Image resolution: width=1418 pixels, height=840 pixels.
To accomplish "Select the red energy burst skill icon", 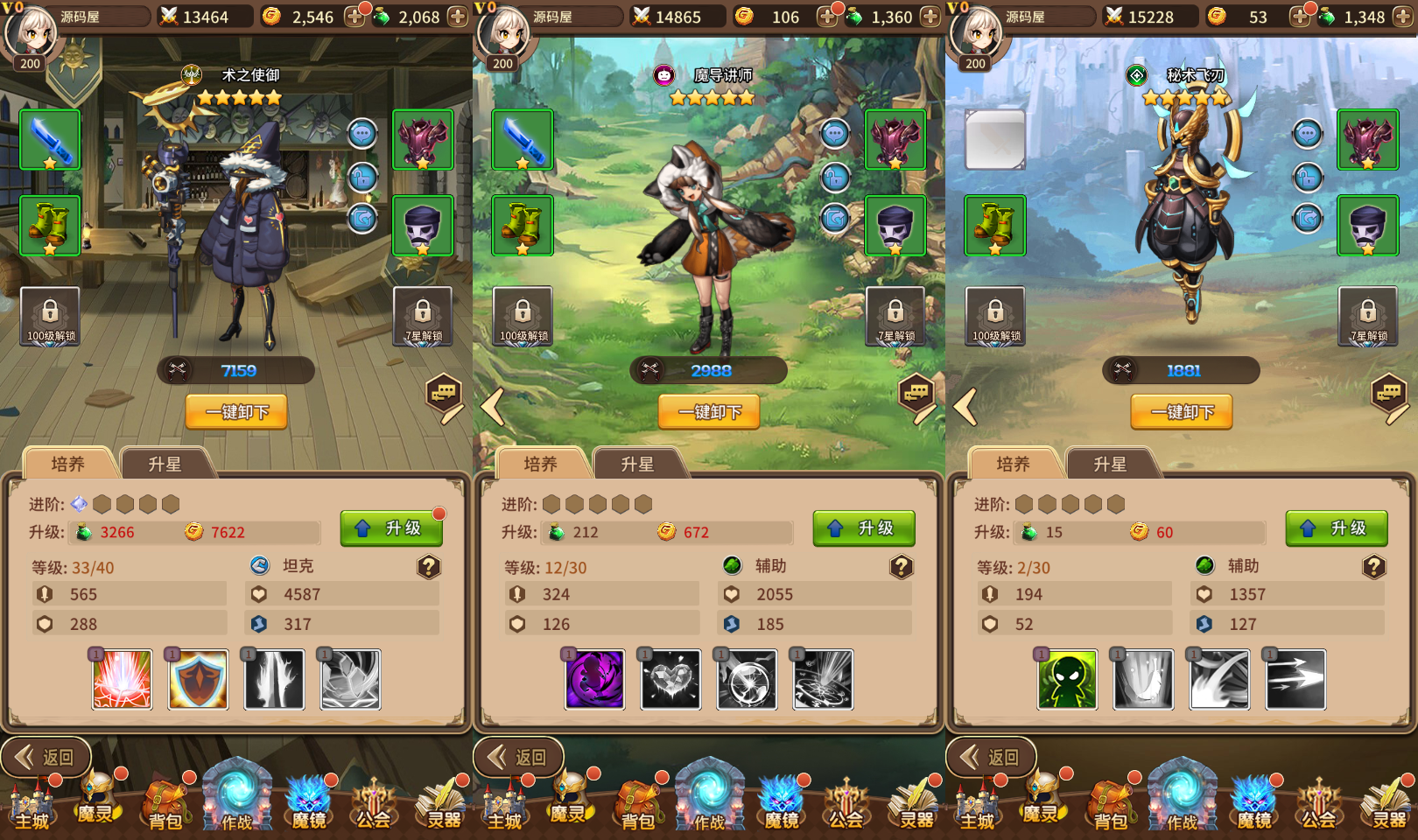I will [122, 679].
